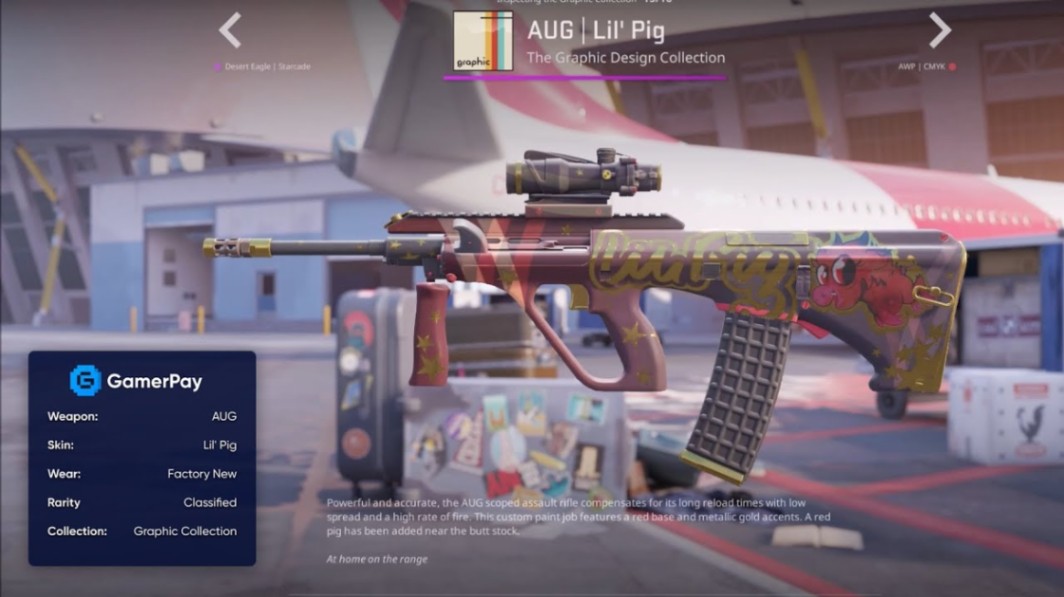
Task: Select the Desert Eagle | Starcade label
Action: click(266, 67)
